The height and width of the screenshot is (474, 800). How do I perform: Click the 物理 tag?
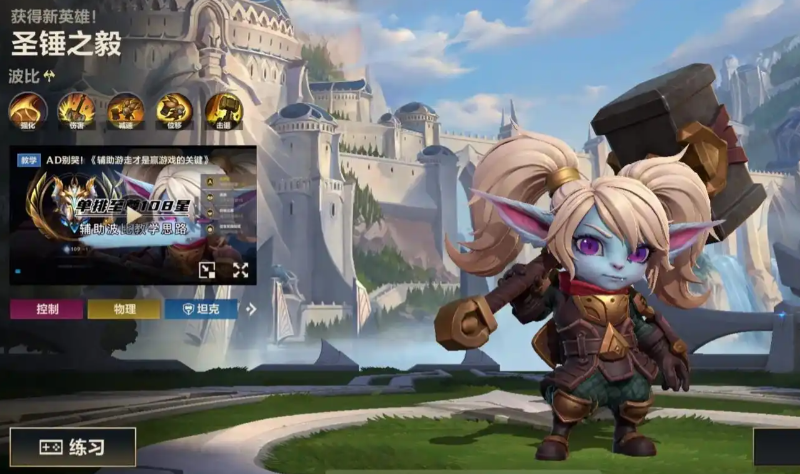(123, 309)
